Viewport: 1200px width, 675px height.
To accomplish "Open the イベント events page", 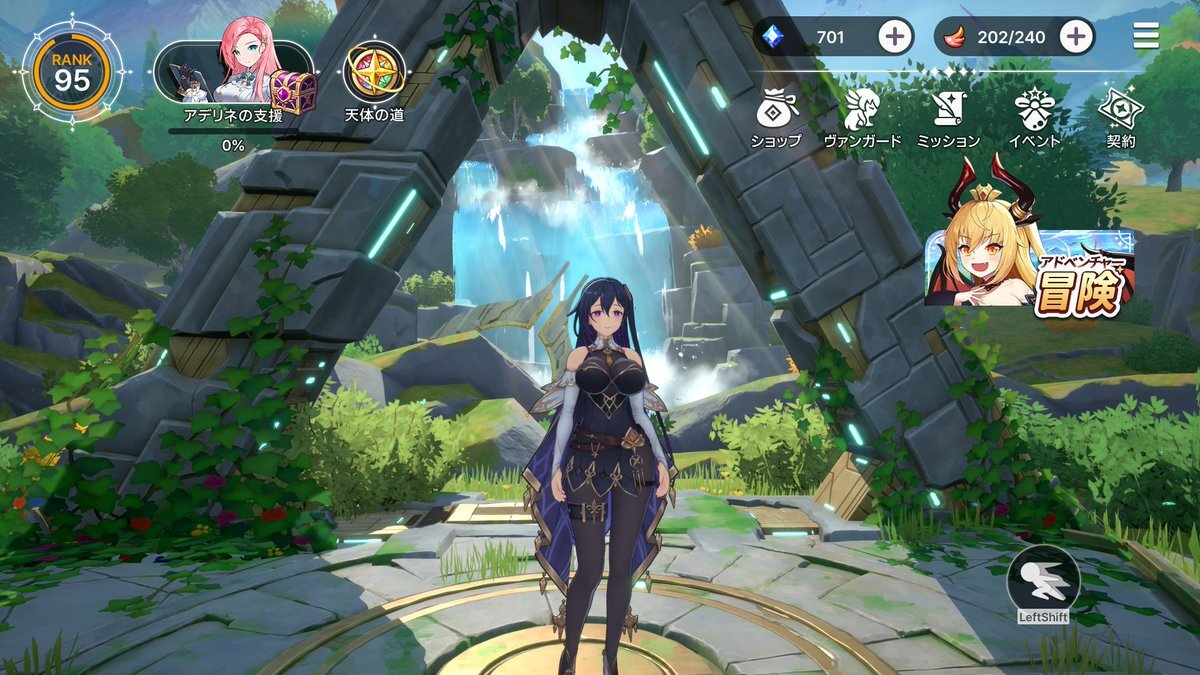I will click(x=1034, y=115).
